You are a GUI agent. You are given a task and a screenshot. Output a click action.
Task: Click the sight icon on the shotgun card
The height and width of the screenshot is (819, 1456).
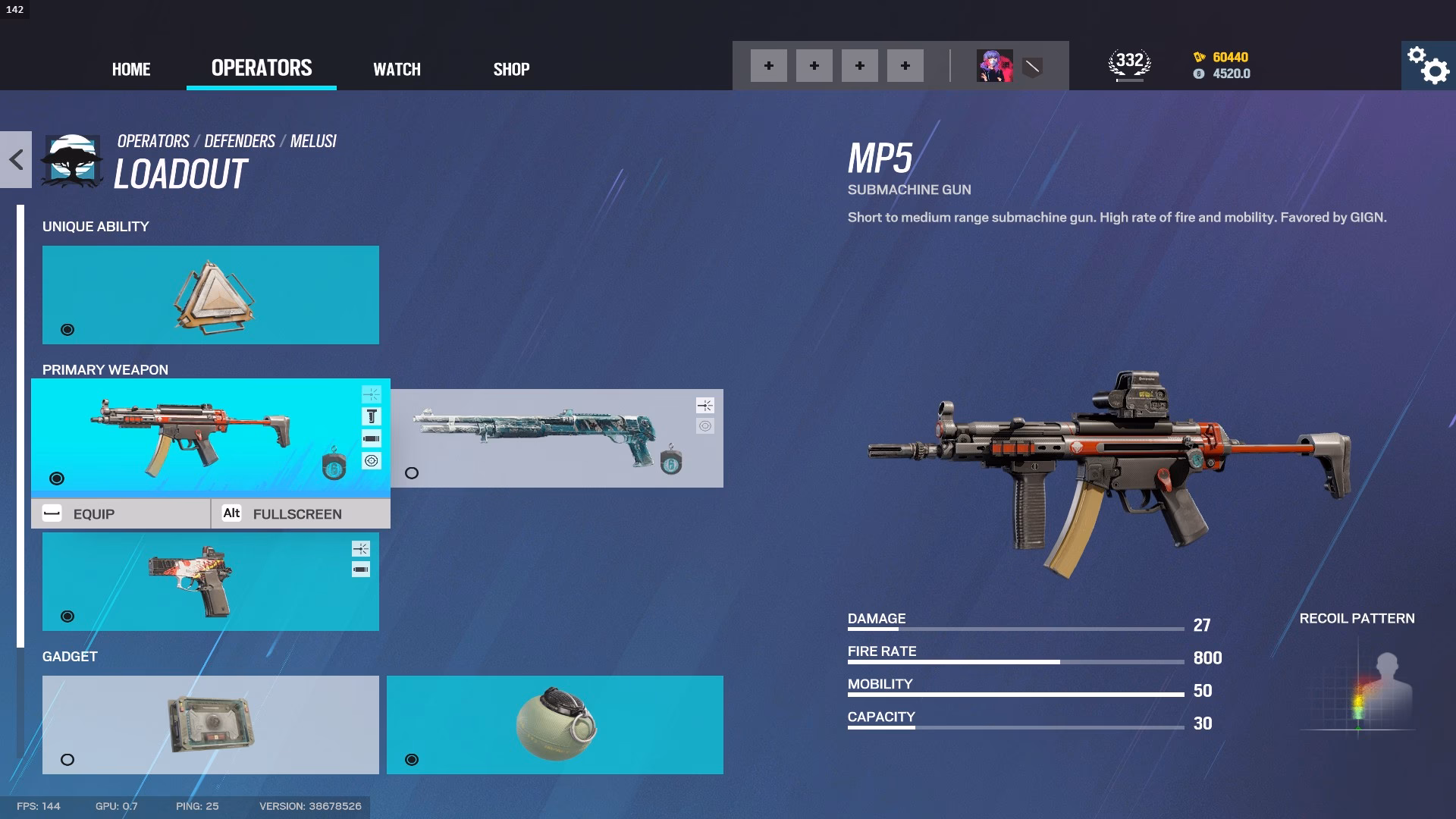pos(705,425)
